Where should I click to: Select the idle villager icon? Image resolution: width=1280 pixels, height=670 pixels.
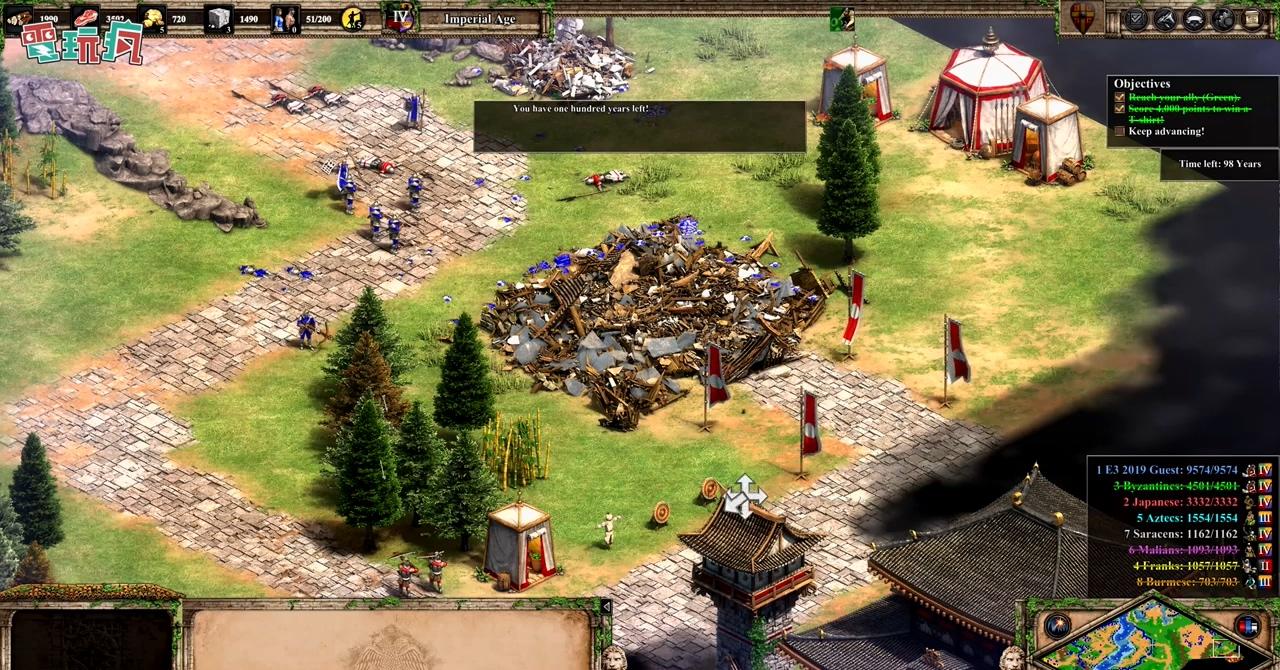coord(352,18)
